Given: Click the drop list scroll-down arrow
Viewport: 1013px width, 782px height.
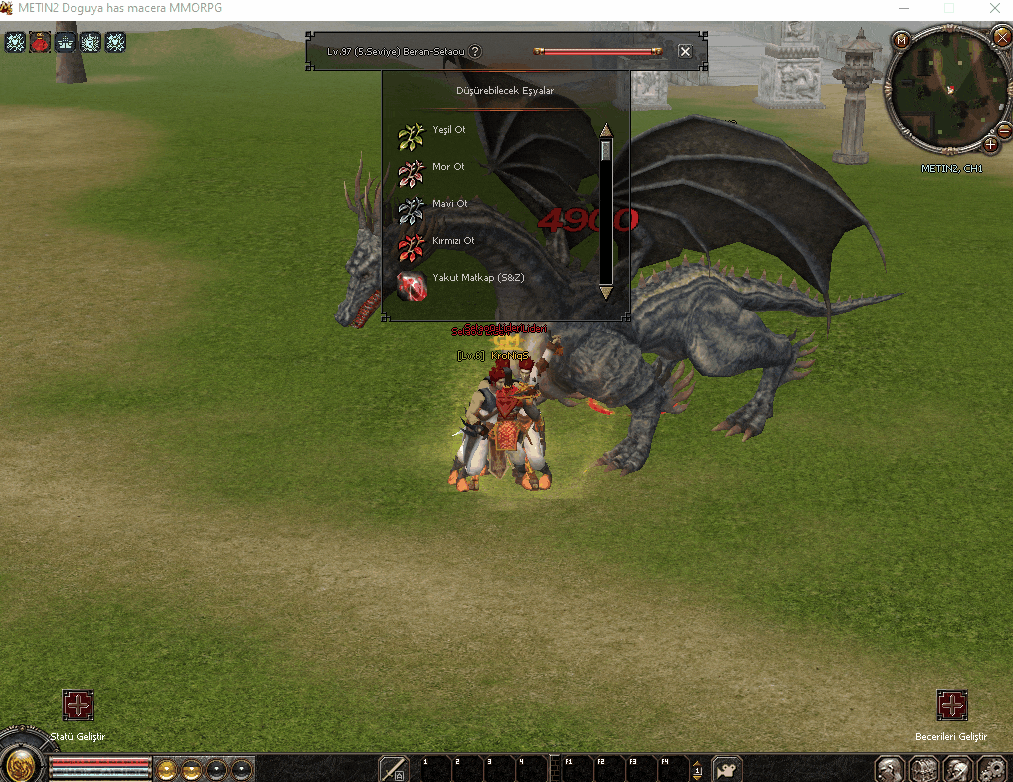Looking at the screenshot, I should [605, 292].
